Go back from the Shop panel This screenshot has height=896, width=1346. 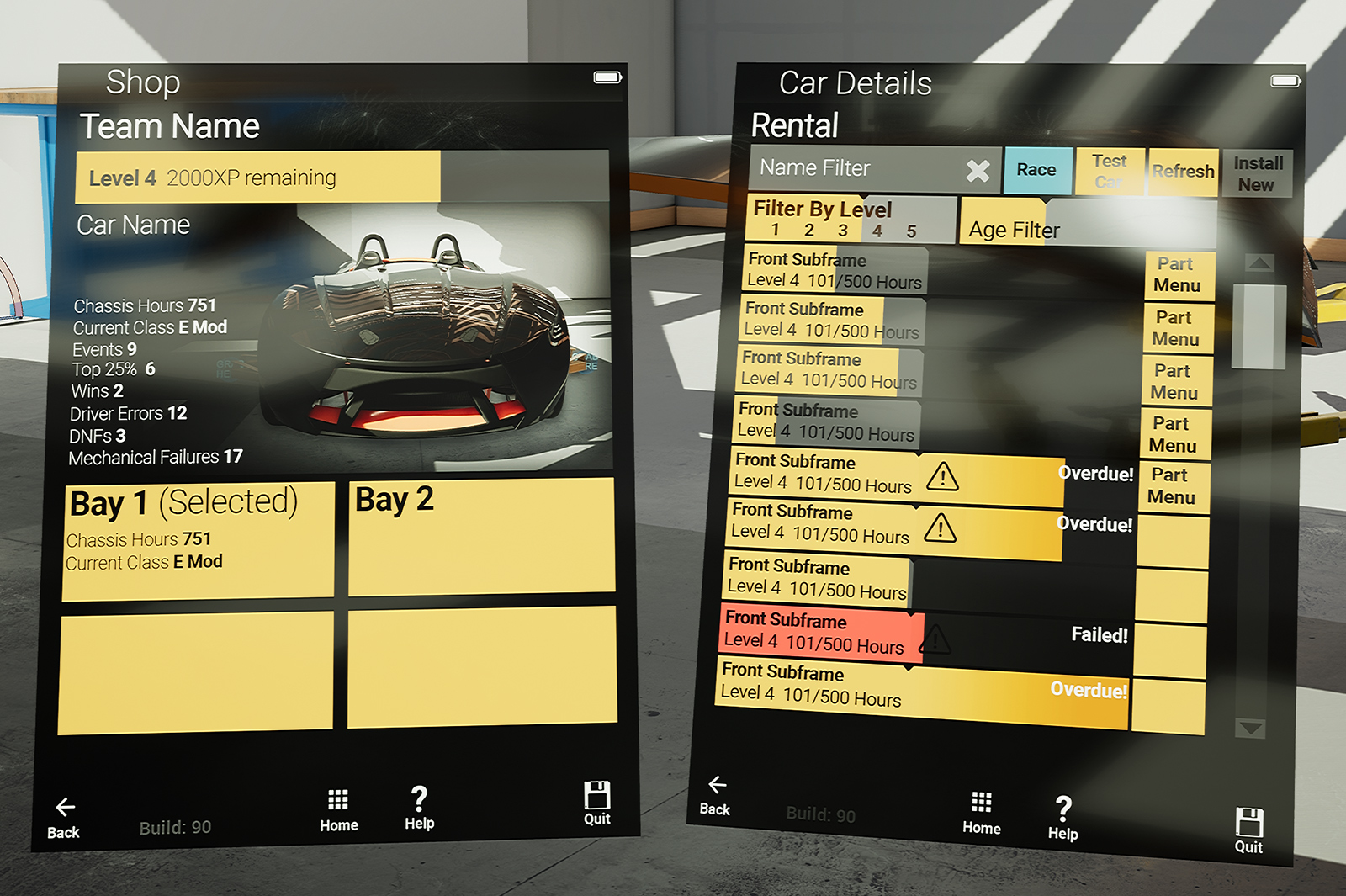[x=64, y=817]
